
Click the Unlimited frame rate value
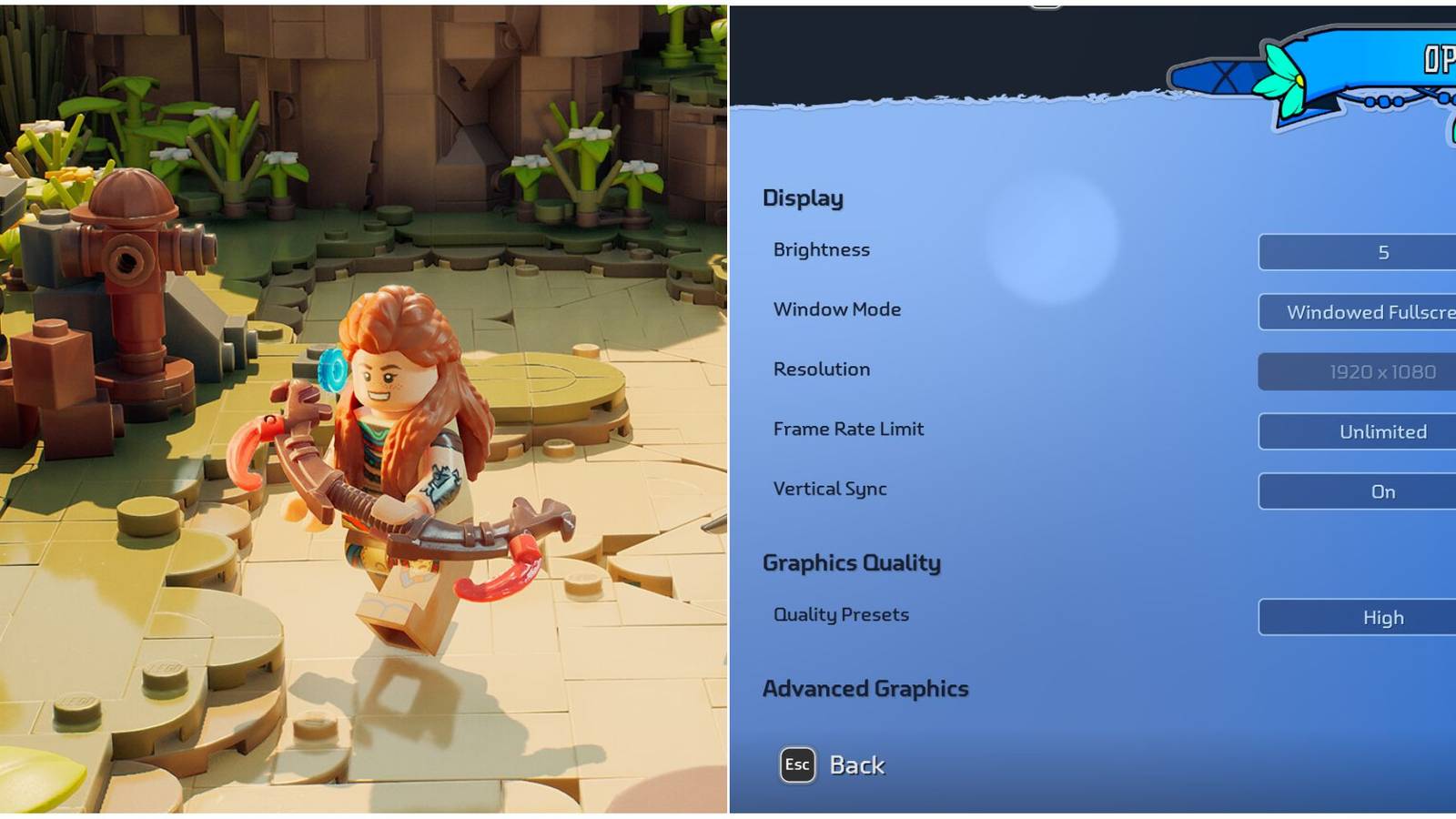[x=1382, y=431]
